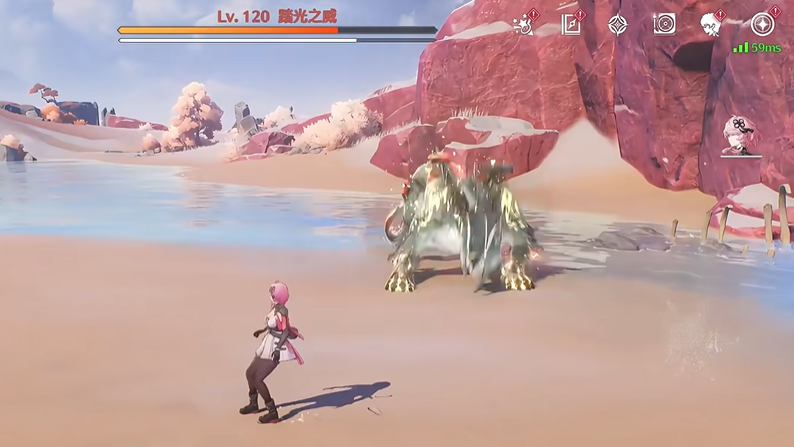794x447 pixels.
Task: Select the pink-haired party member portrait
Action: pyautogui.click(x=741, y=135)
